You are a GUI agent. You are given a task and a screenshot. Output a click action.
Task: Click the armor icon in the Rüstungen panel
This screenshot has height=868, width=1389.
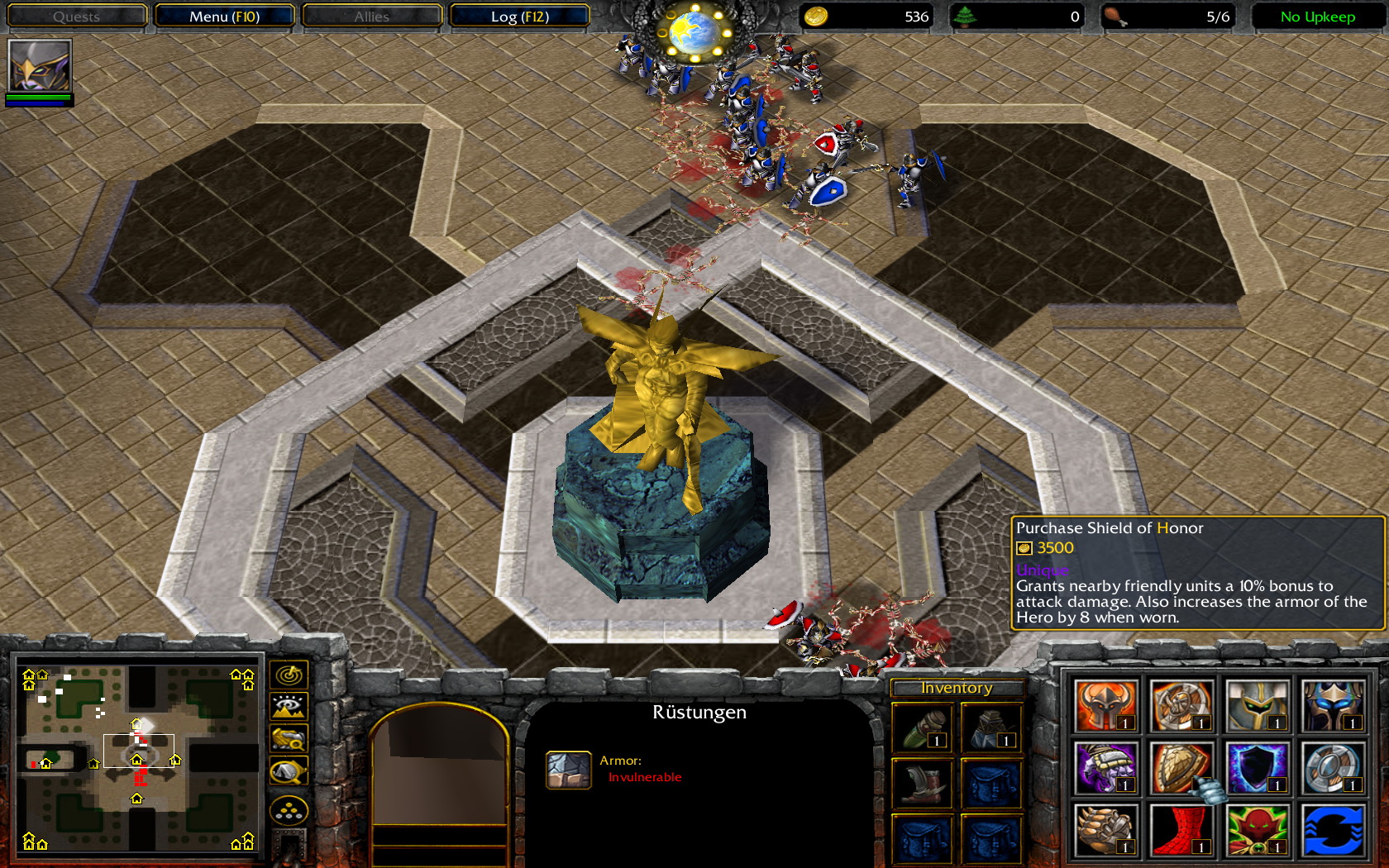[x=569, y=768]
